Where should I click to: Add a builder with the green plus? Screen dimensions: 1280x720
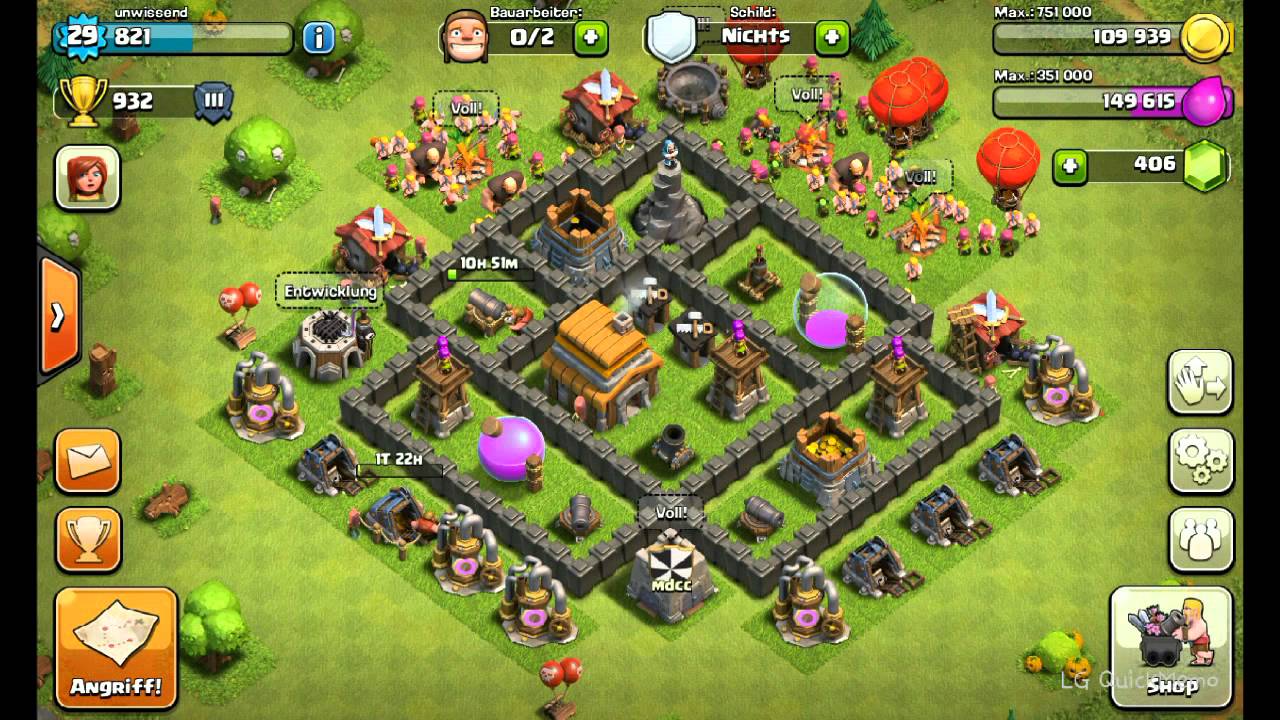[x=590, y=38]
